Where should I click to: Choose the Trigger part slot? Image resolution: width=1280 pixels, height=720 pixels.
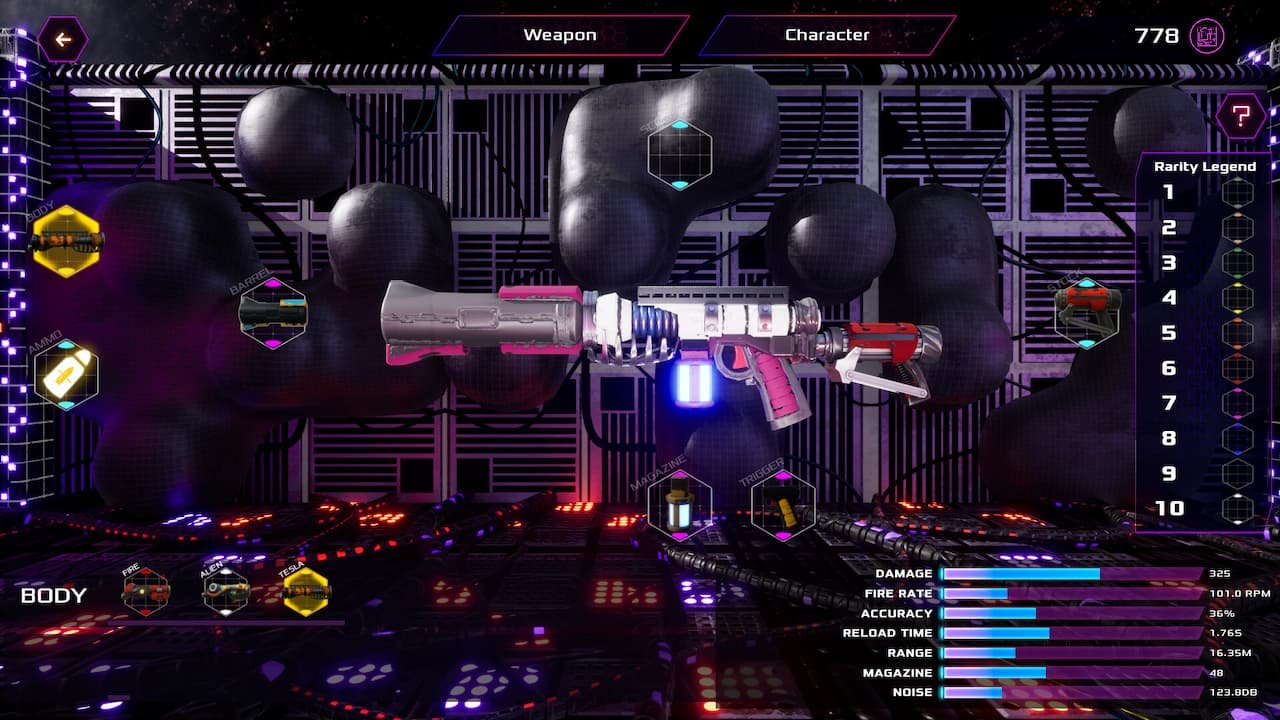click(783, 505)
